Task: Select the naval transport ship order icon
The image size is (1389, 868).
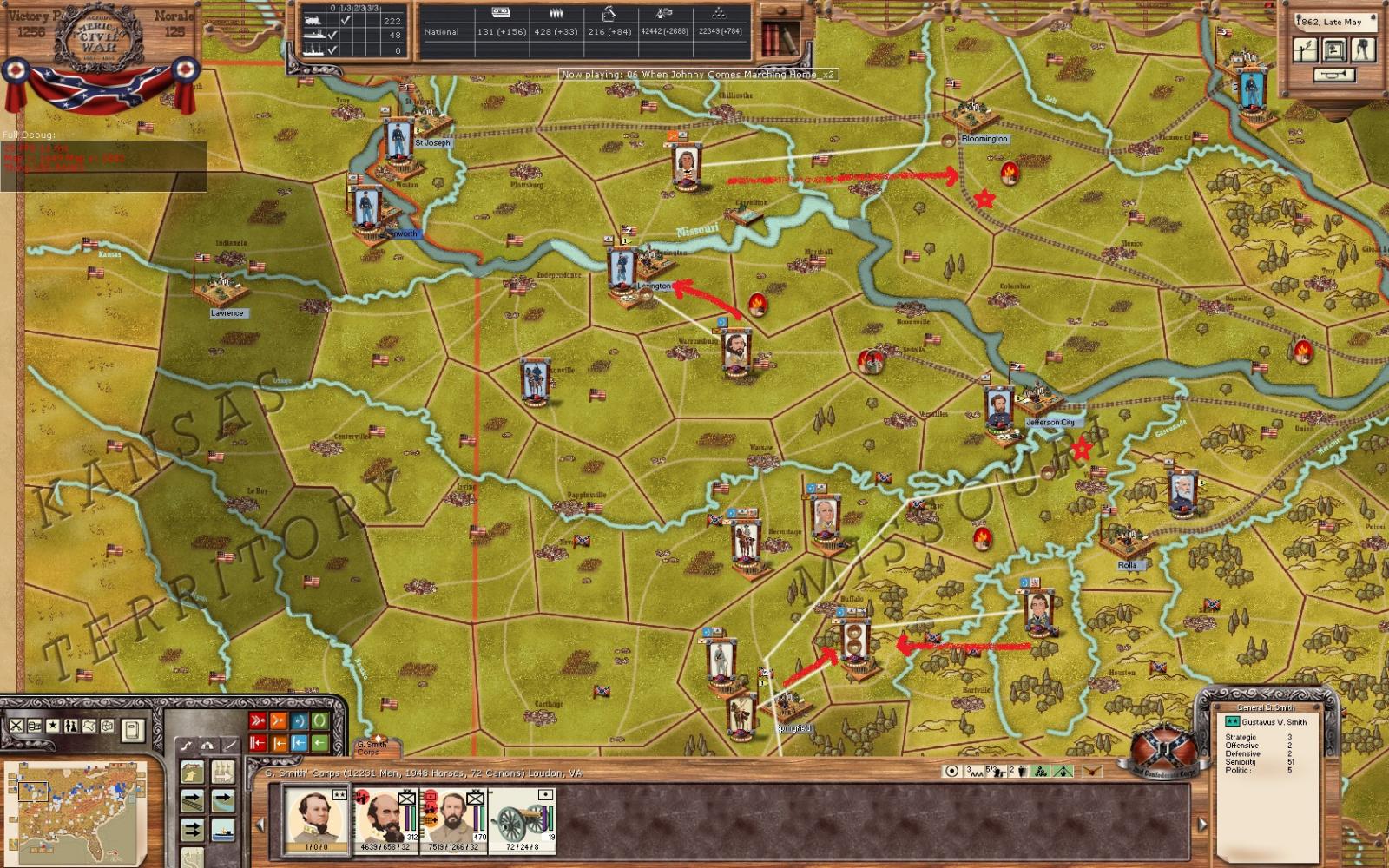Action: coord(222,832)
